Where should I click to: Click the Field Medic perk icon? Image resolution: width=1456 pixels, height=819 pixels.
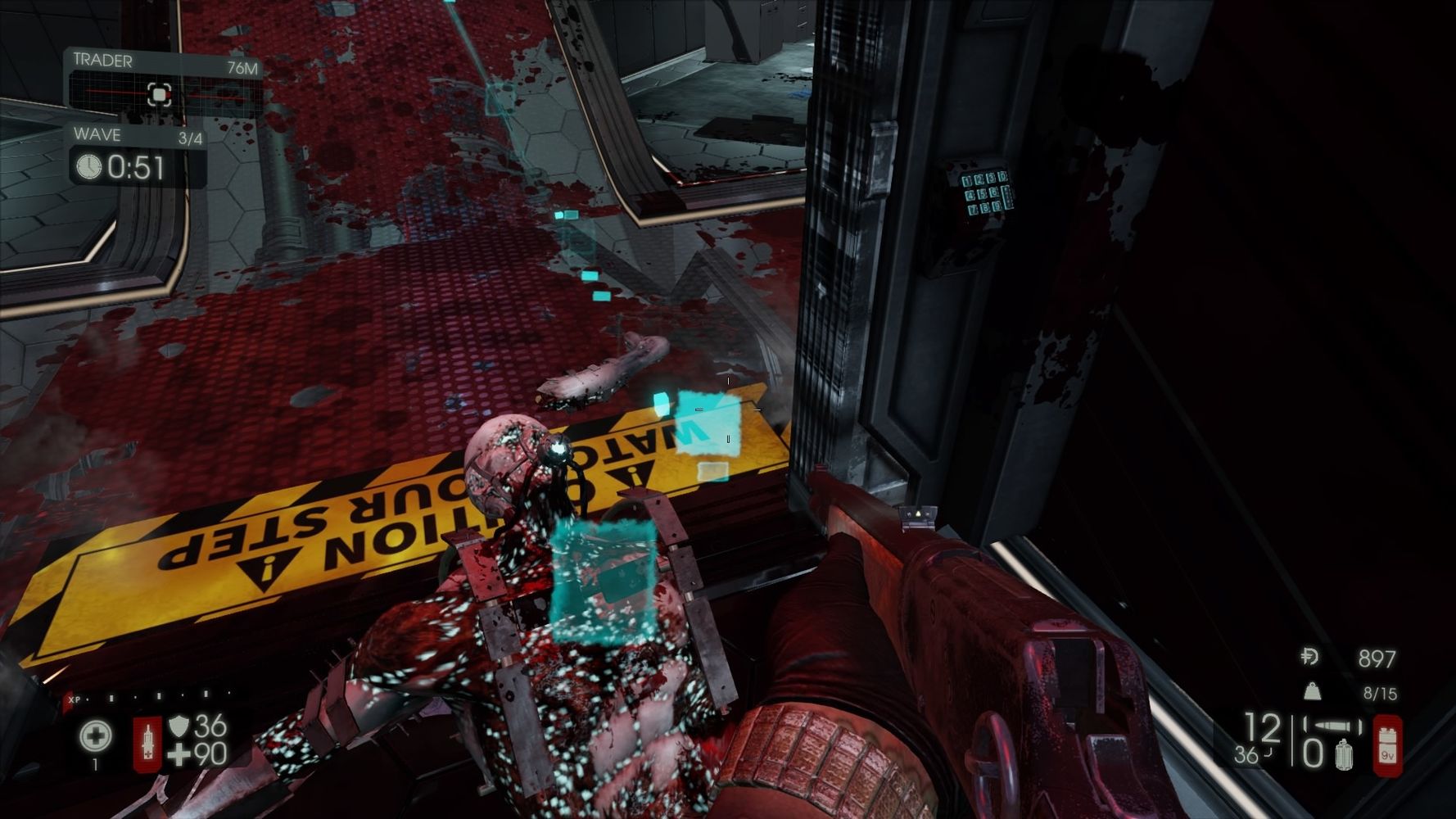[x=96, y=736]
